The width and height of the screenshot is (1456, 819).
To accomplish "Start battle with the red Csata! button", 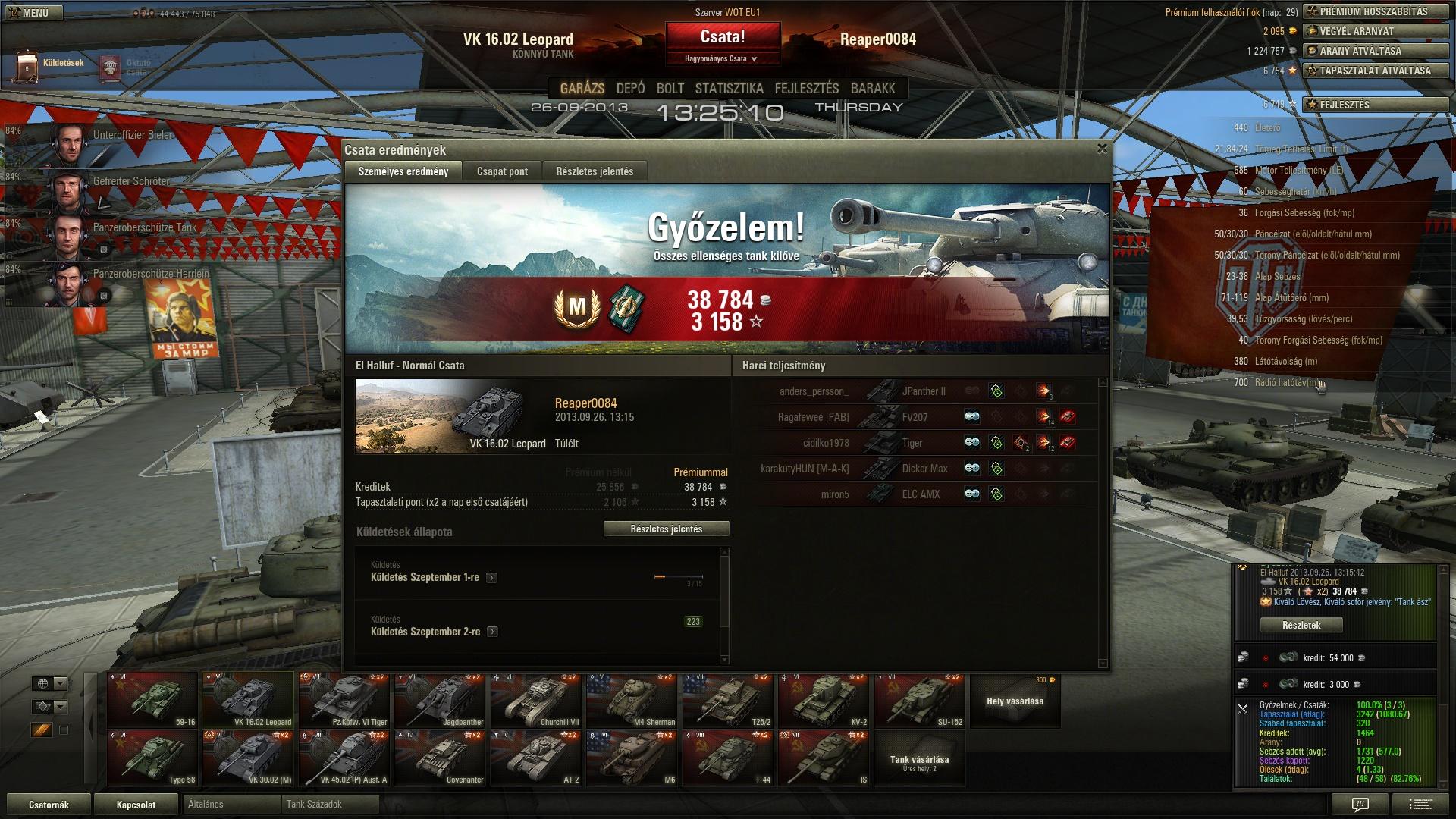I will coord(722,37).
